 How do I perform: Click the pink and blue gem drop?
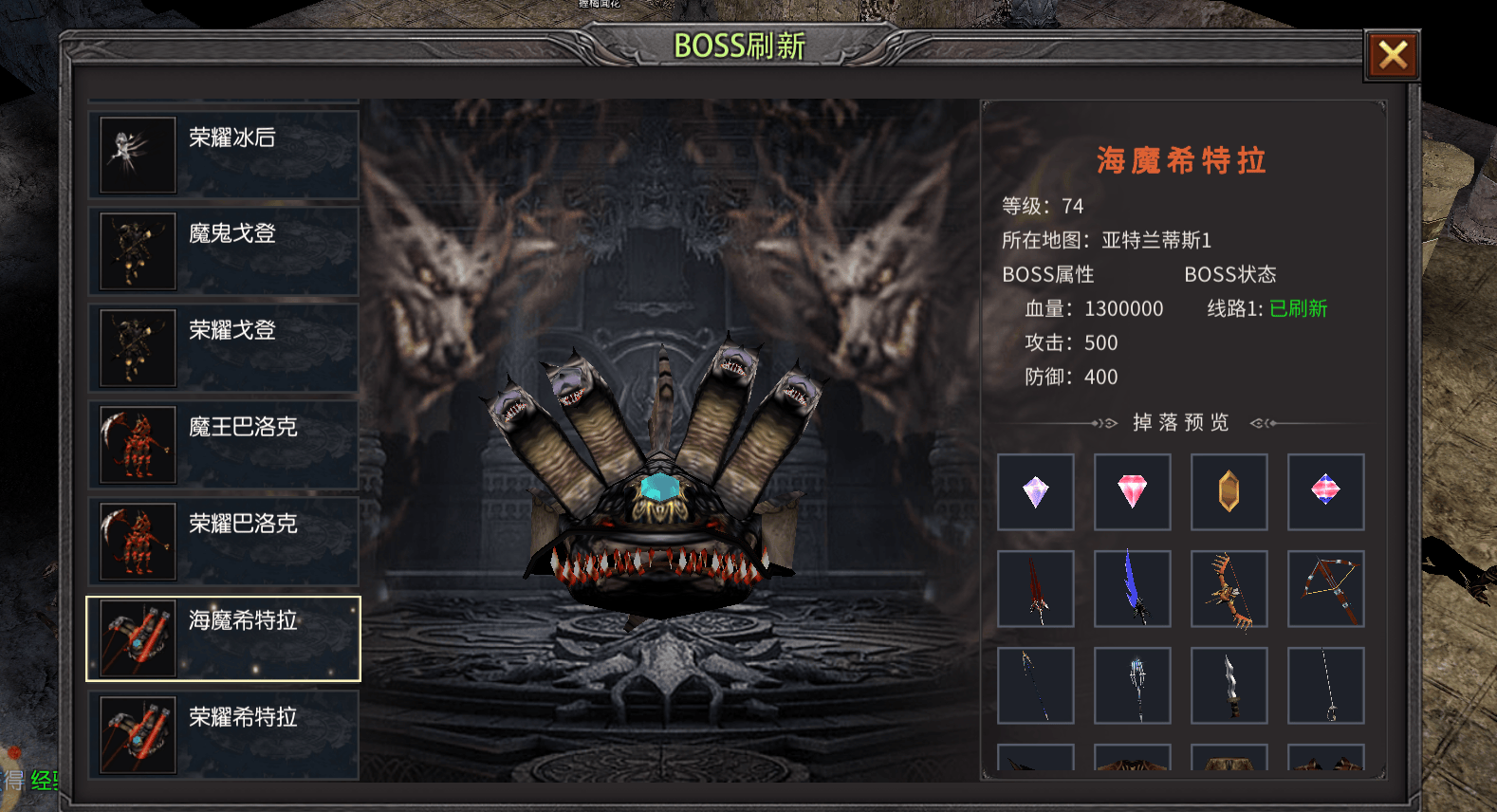[1326, 491]
